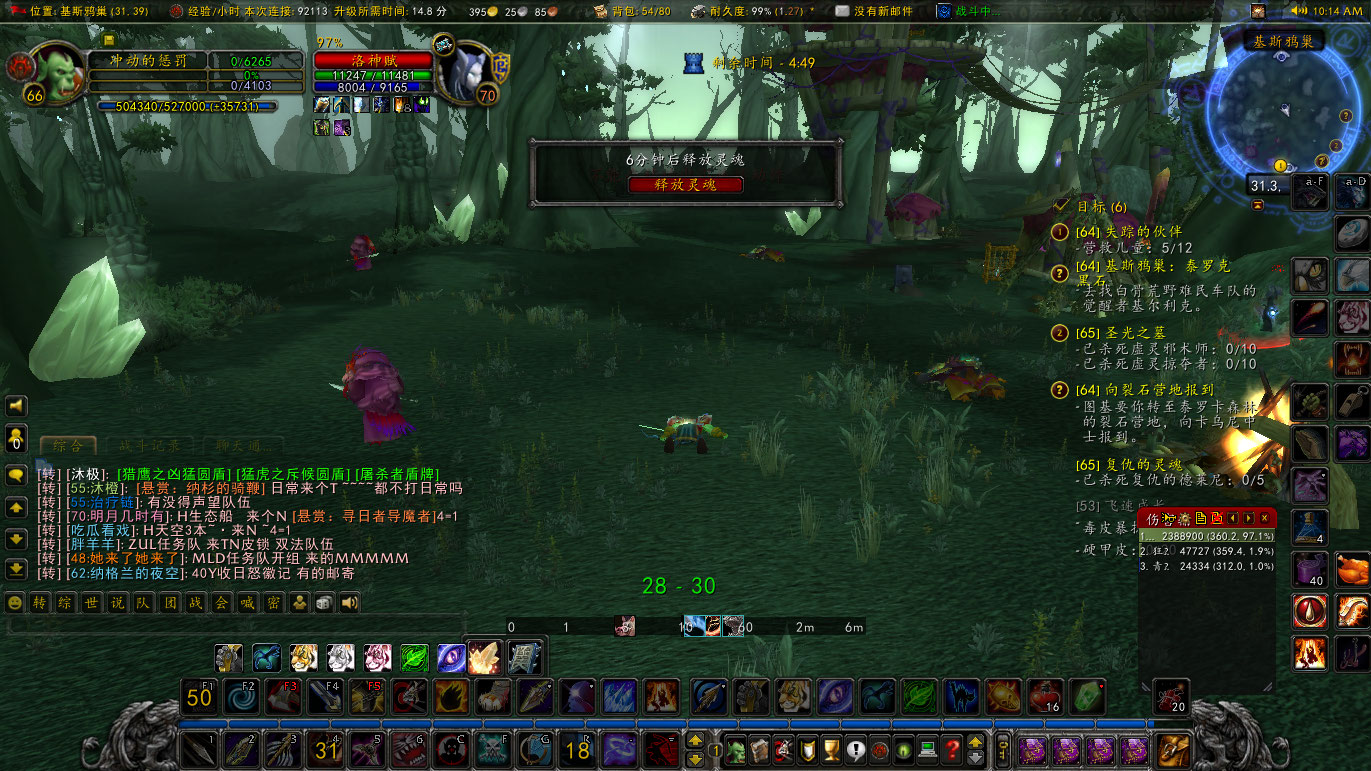Toggle the mute speaker icon left of the chat frame
Viewport: 1371px width, 771px height.
click(14, 406)
